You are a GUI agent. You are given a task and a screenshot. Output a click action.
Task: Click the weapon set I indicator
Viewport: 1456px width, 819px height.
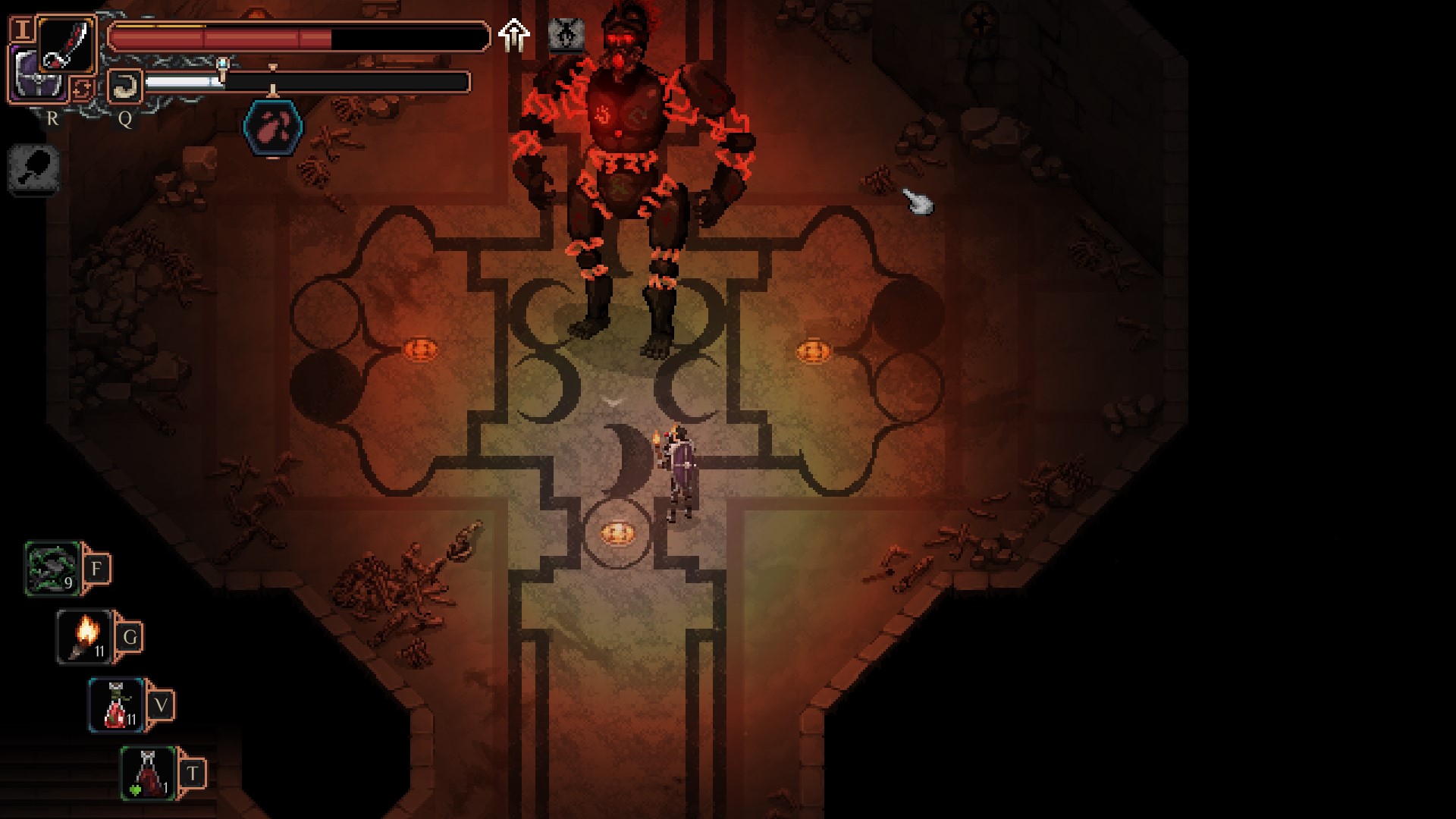[x=23, y=30]
